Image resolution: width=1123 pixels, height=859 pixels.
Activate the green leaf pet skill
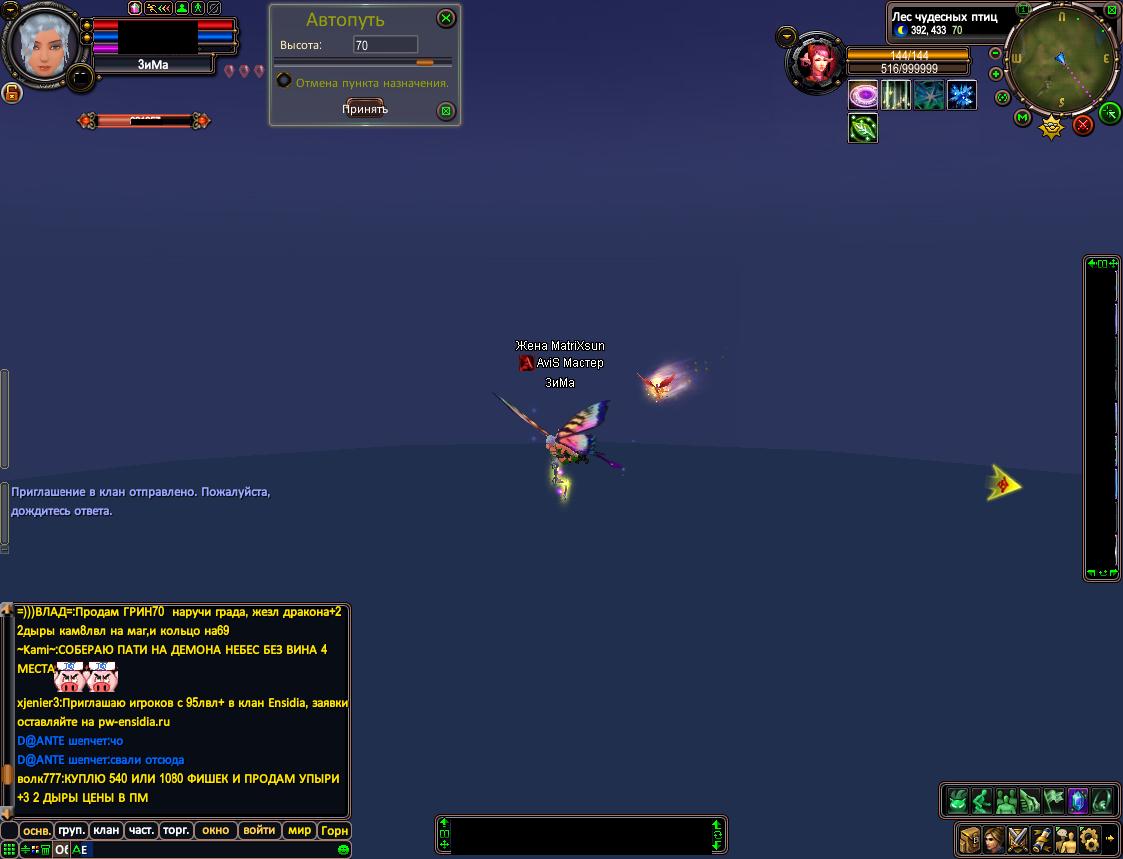pos(863,128)
